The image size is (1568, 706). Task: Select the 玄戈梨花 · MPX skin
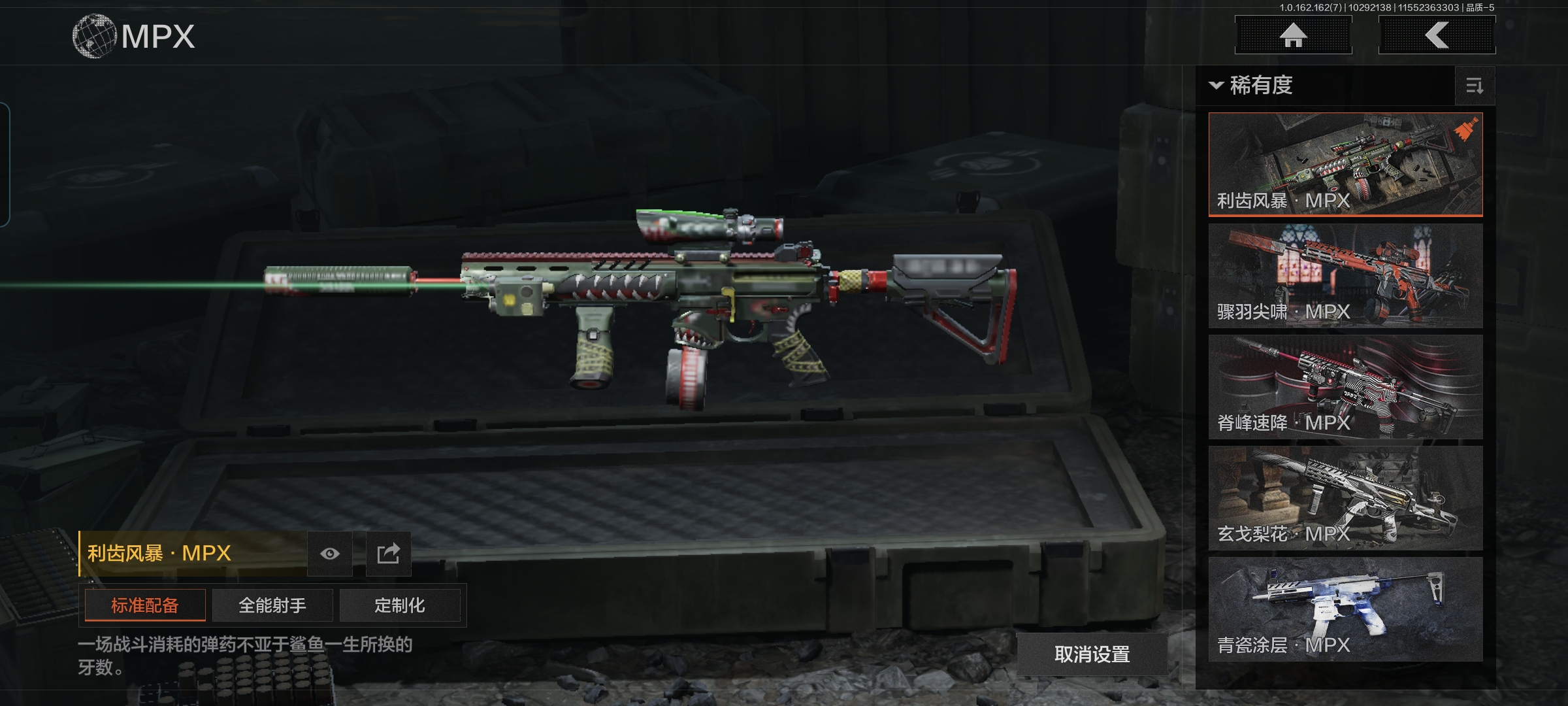click(1345, 497)
